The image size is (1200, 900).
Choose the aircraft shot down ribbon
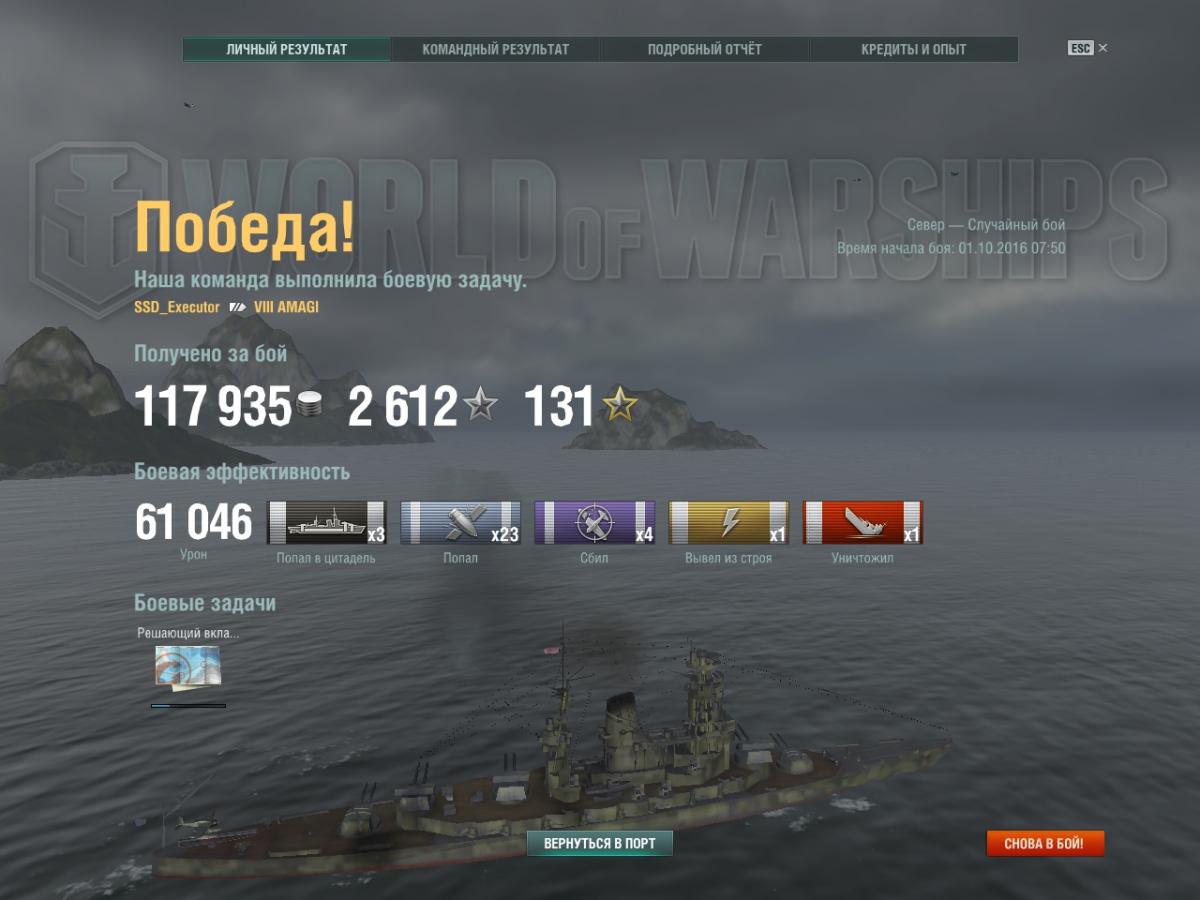click(x=595, y=523)
